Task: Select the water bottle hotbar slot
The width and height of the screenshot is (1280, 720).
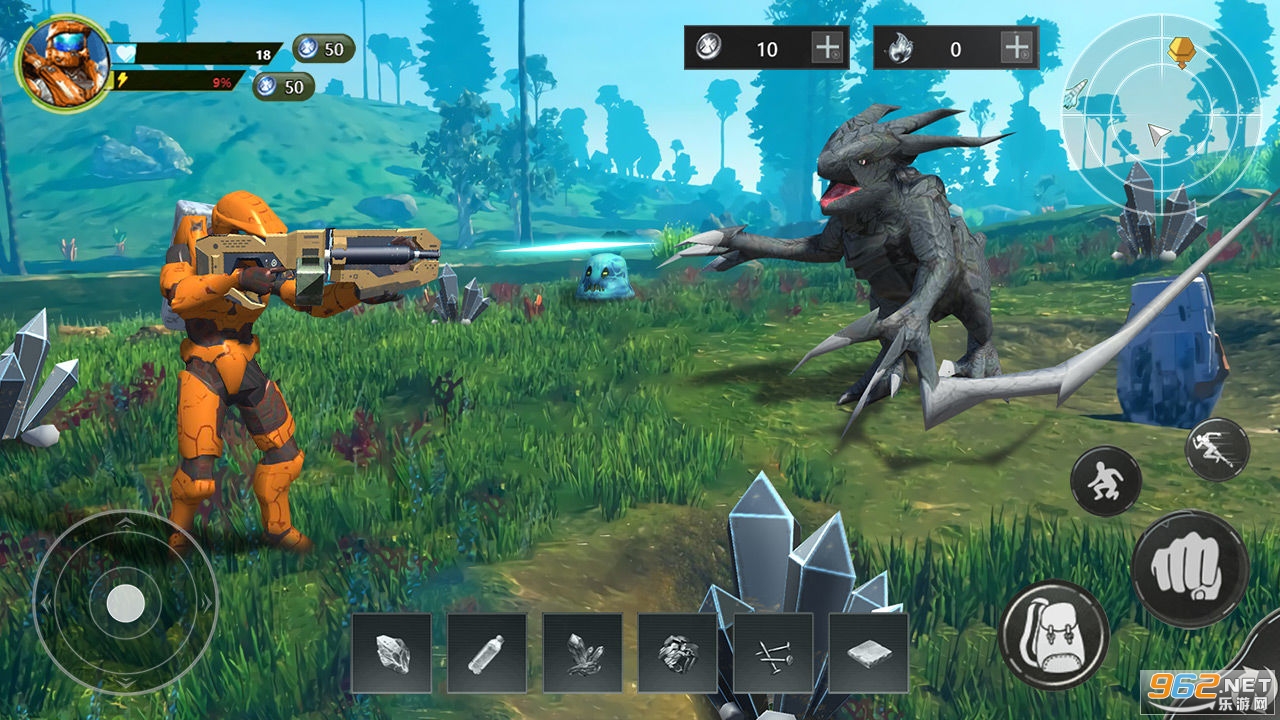Action: [x=487, y=653]
